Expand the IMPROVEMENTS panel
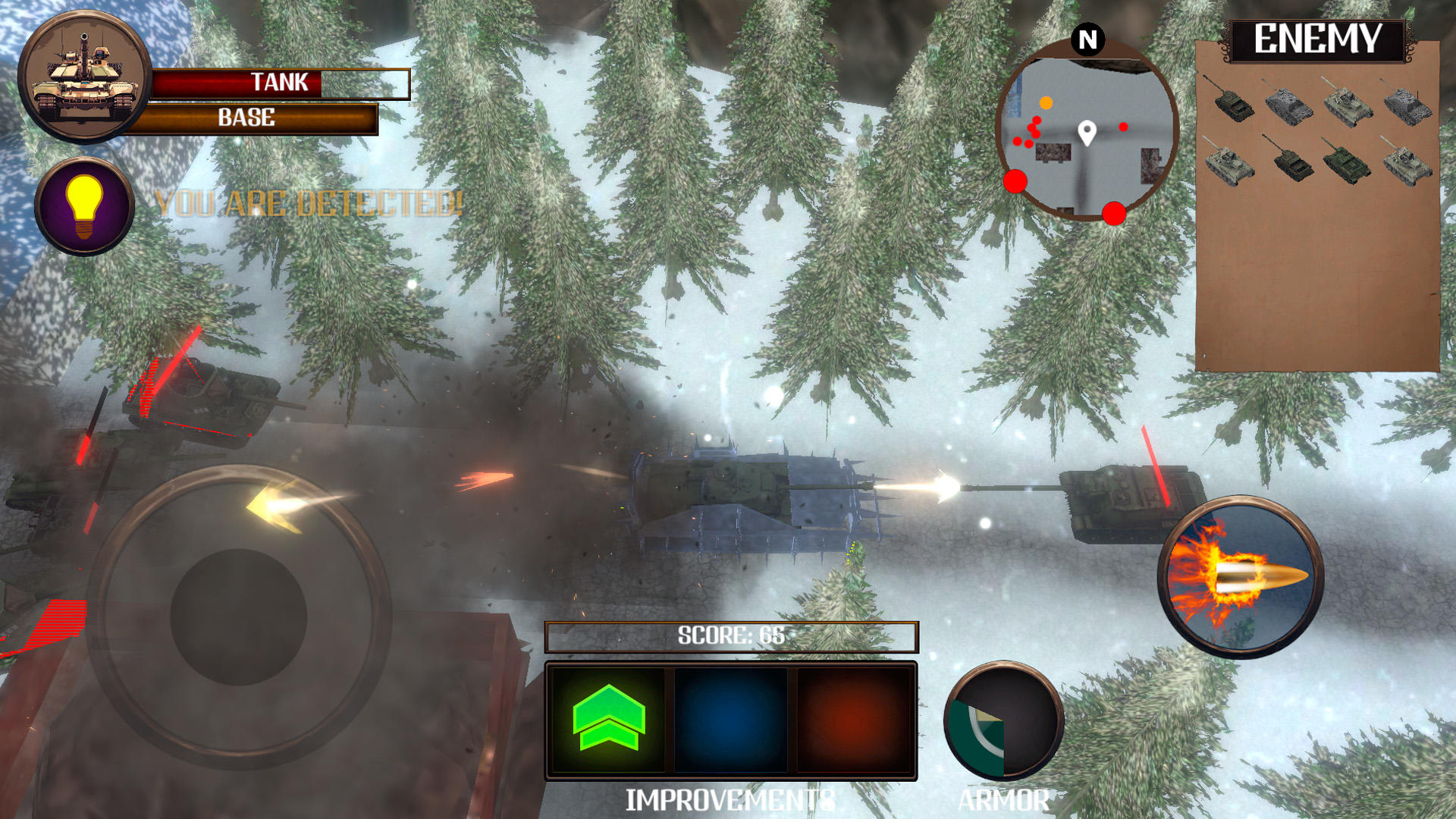The height and width of the screenshot is (819, 1456). tap(731, 798)
